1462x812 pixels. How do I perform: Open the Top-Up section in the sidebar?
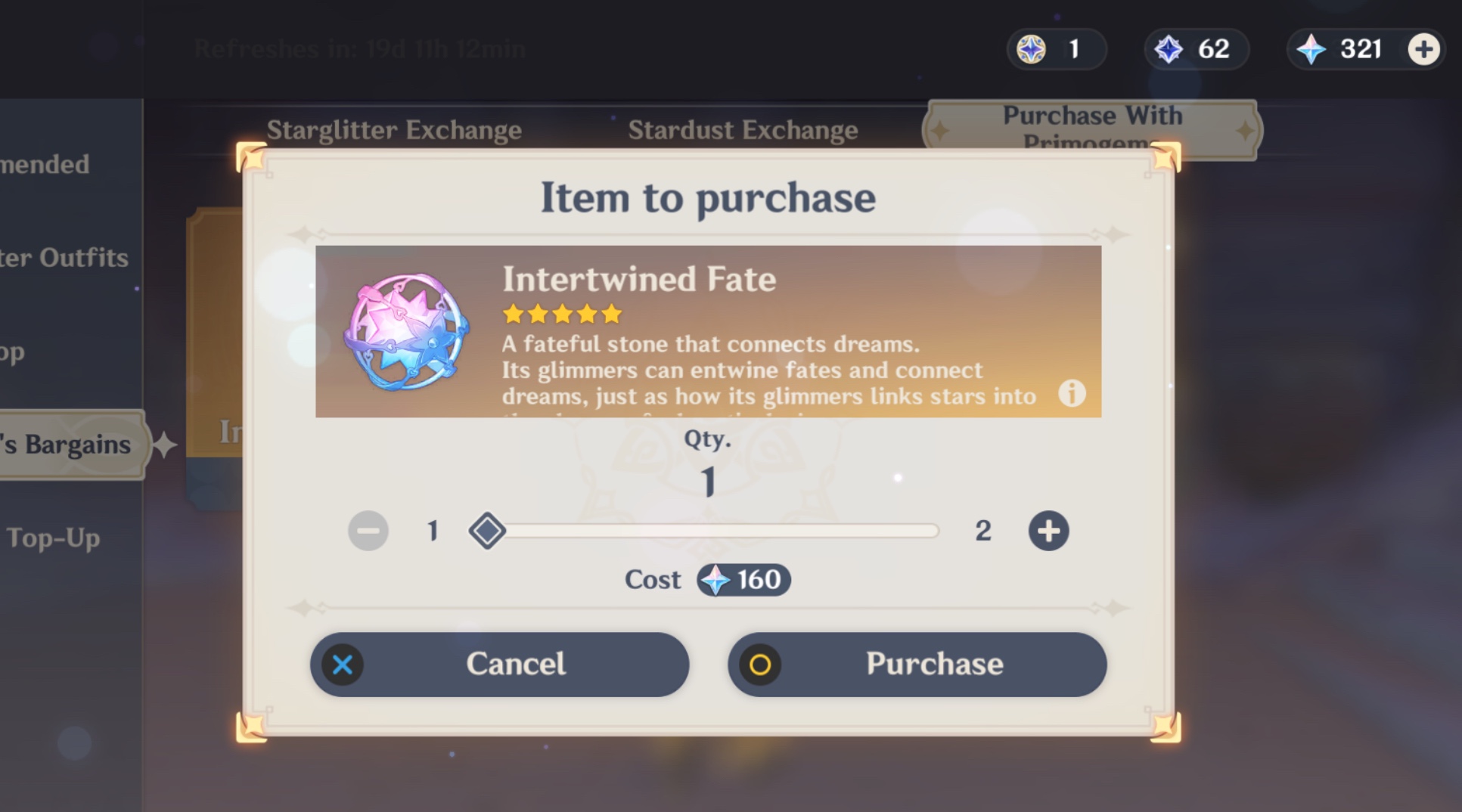coord(51,538)
